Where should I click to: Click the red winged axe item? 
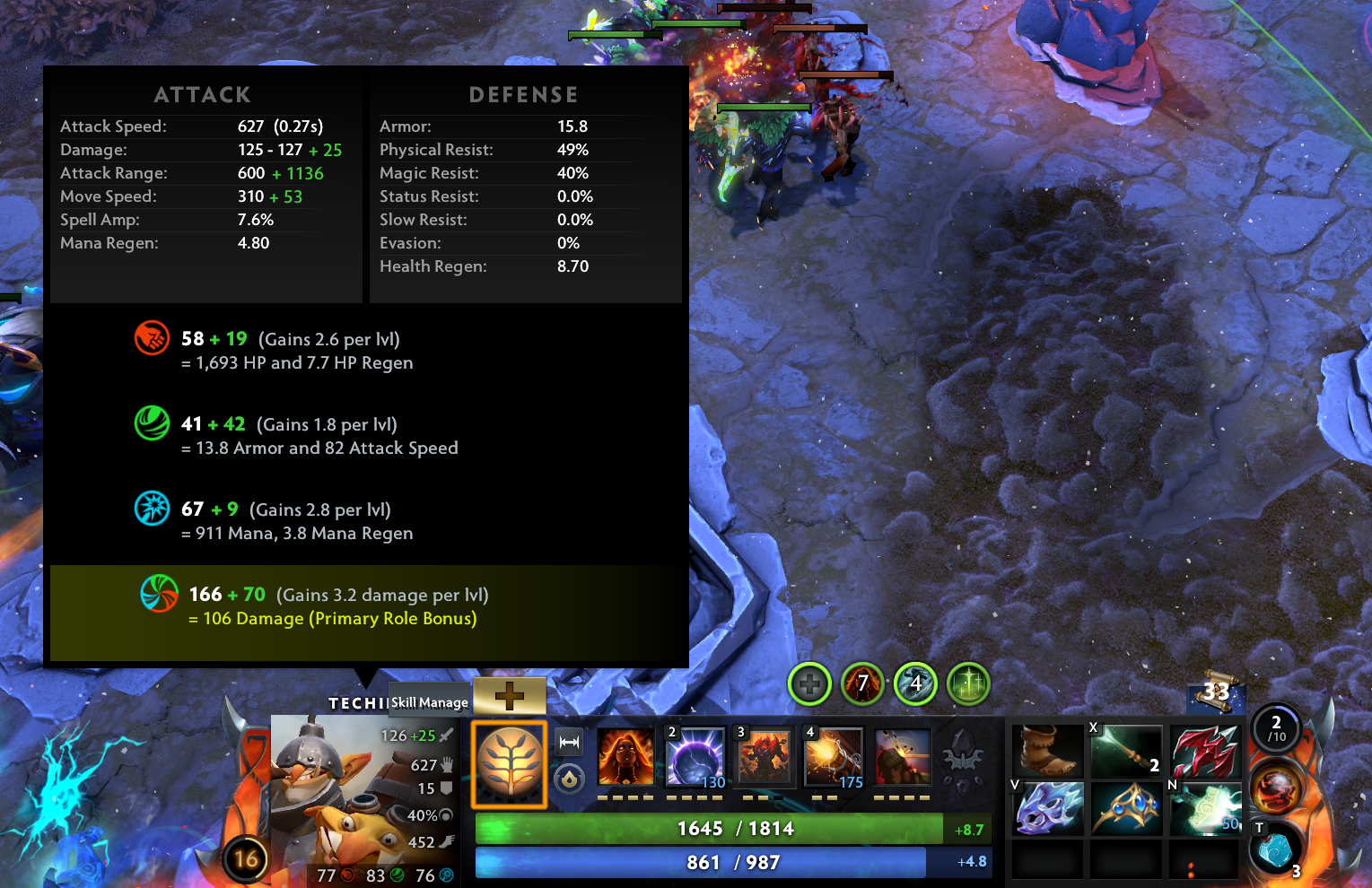[1204, 752]
